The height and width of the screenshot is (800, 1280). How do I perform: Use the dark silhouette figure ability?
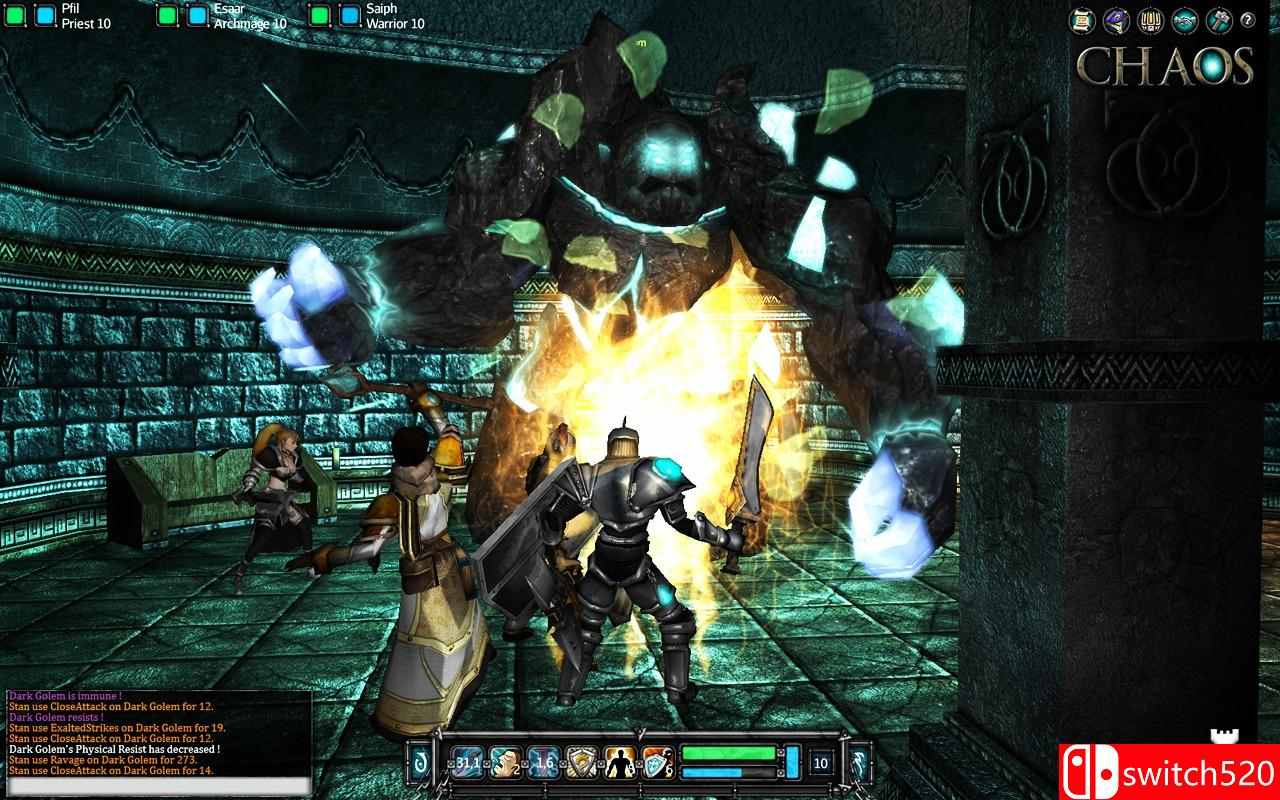point(619,763)
